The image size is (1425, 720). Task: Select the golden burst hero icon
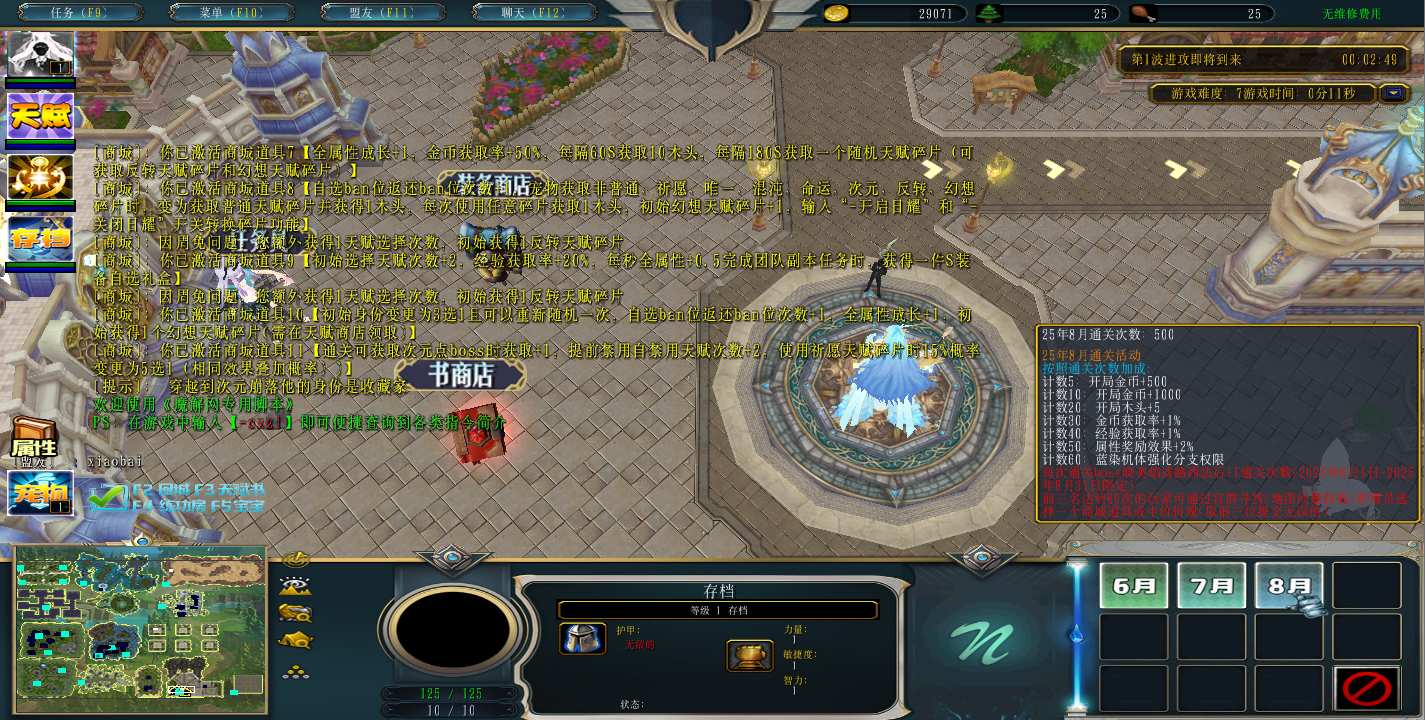click(40, 178)
